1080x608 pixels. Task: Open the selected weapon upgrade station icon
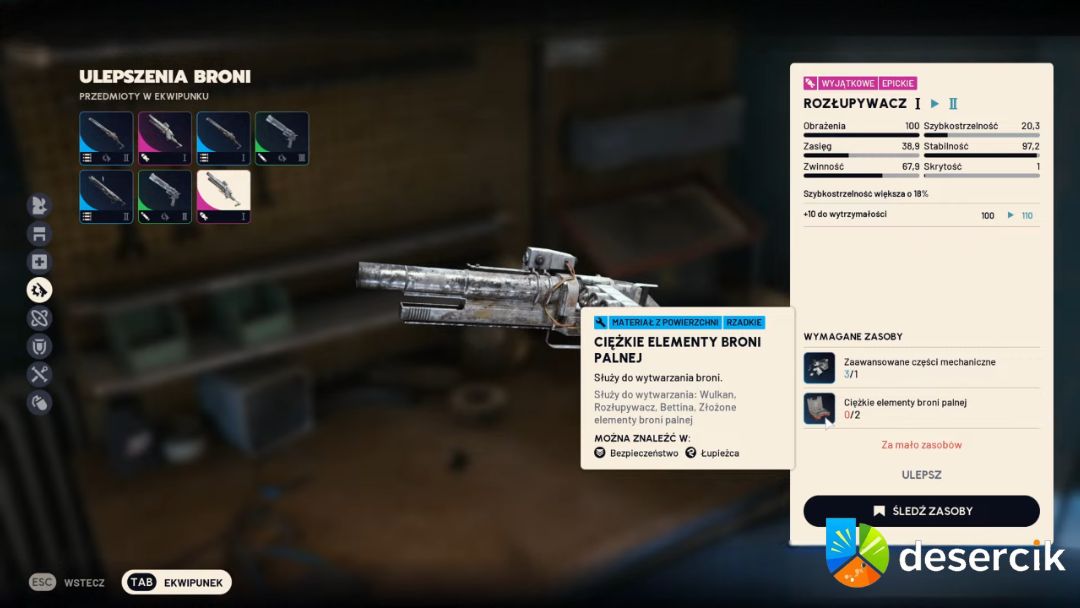(40, 290)
